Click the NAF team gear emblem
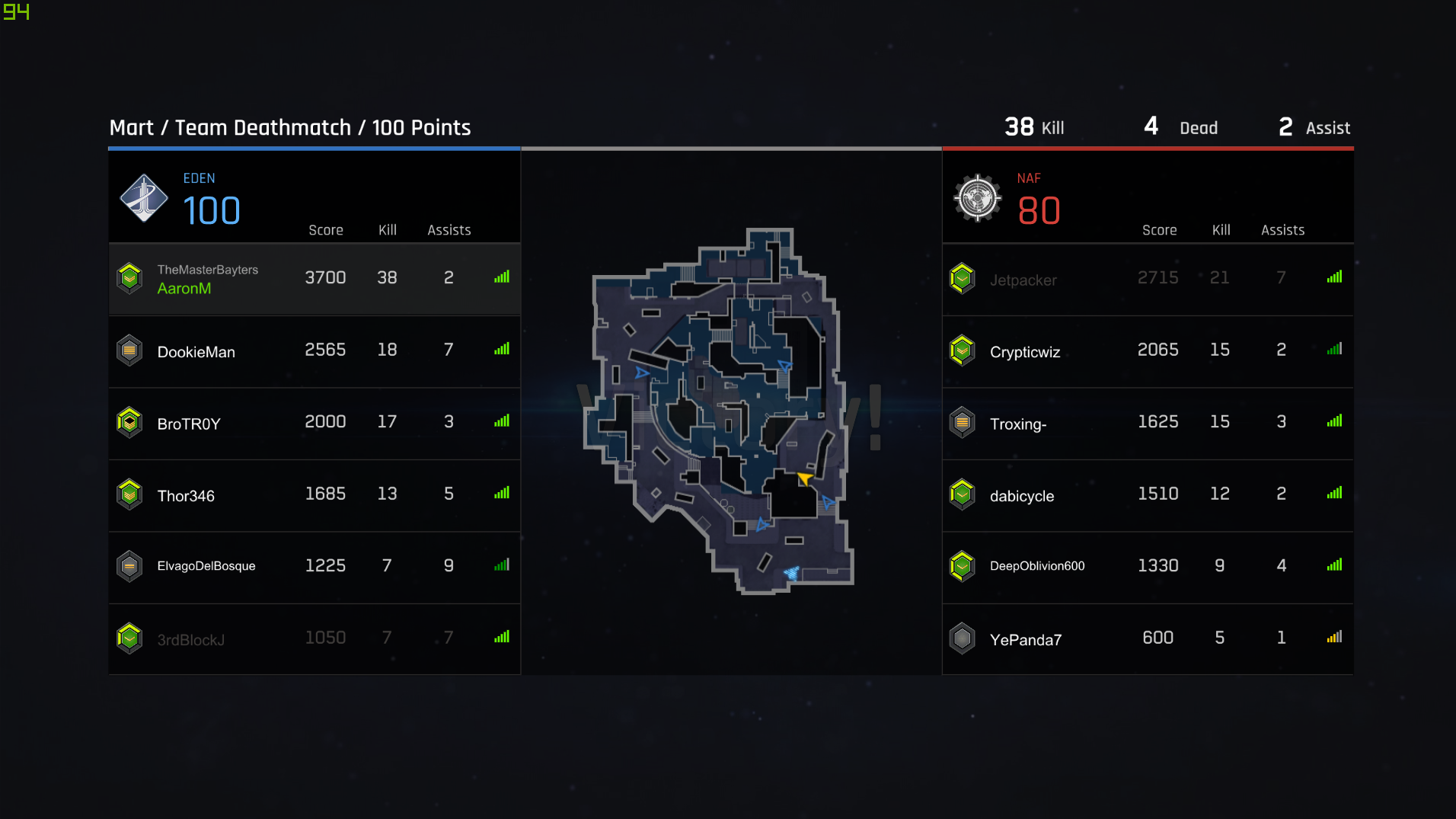Screen dimensions: 1456x819 coord(978,198)
